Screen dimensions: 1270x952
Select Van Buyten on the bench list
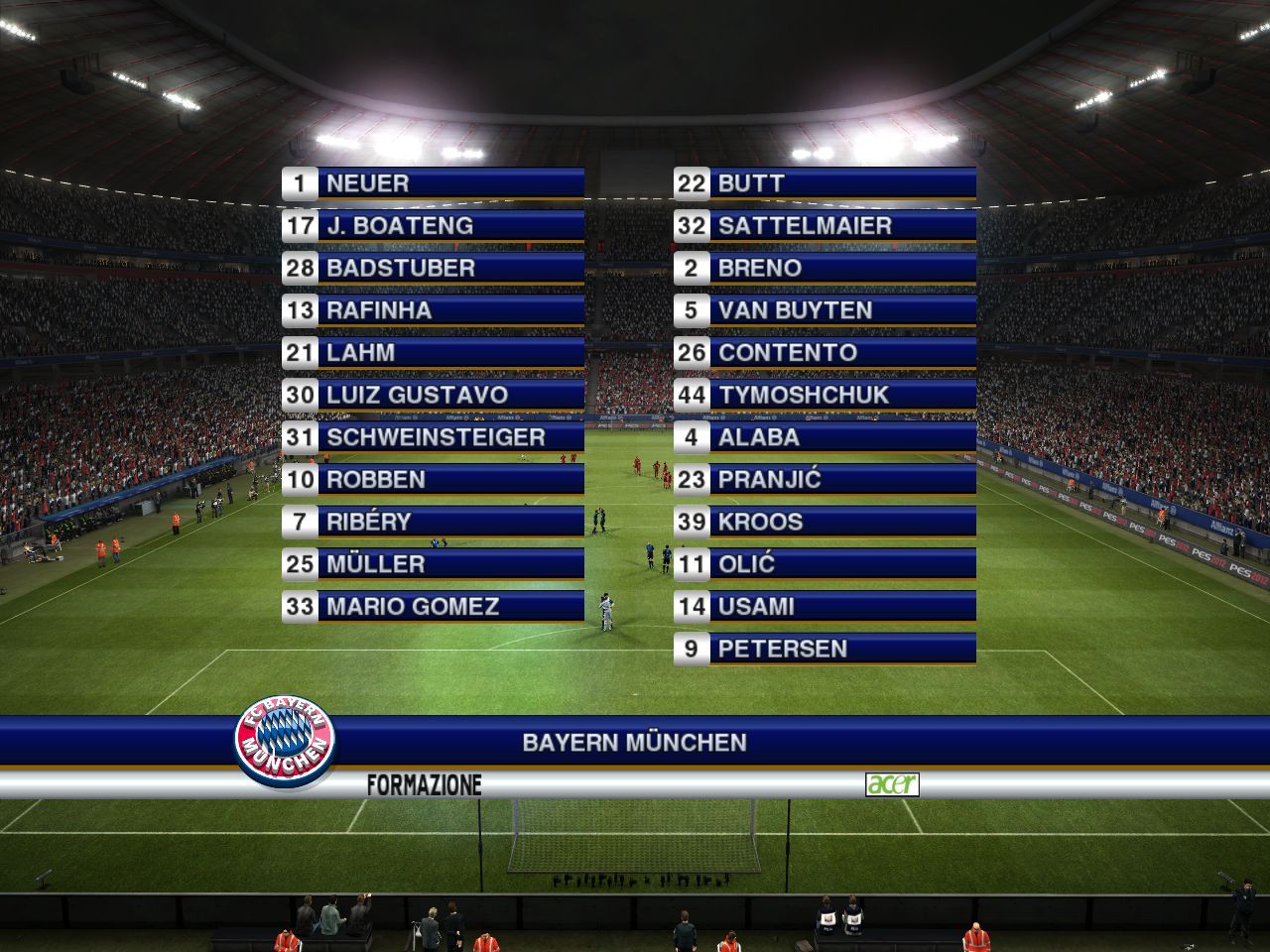[825, 310]
